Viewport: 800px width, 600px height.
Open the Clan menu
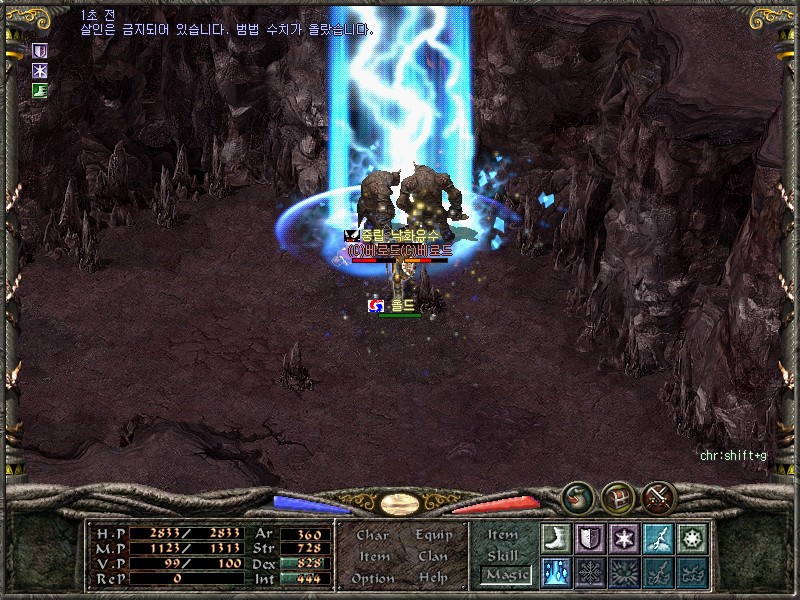point(433,556)
